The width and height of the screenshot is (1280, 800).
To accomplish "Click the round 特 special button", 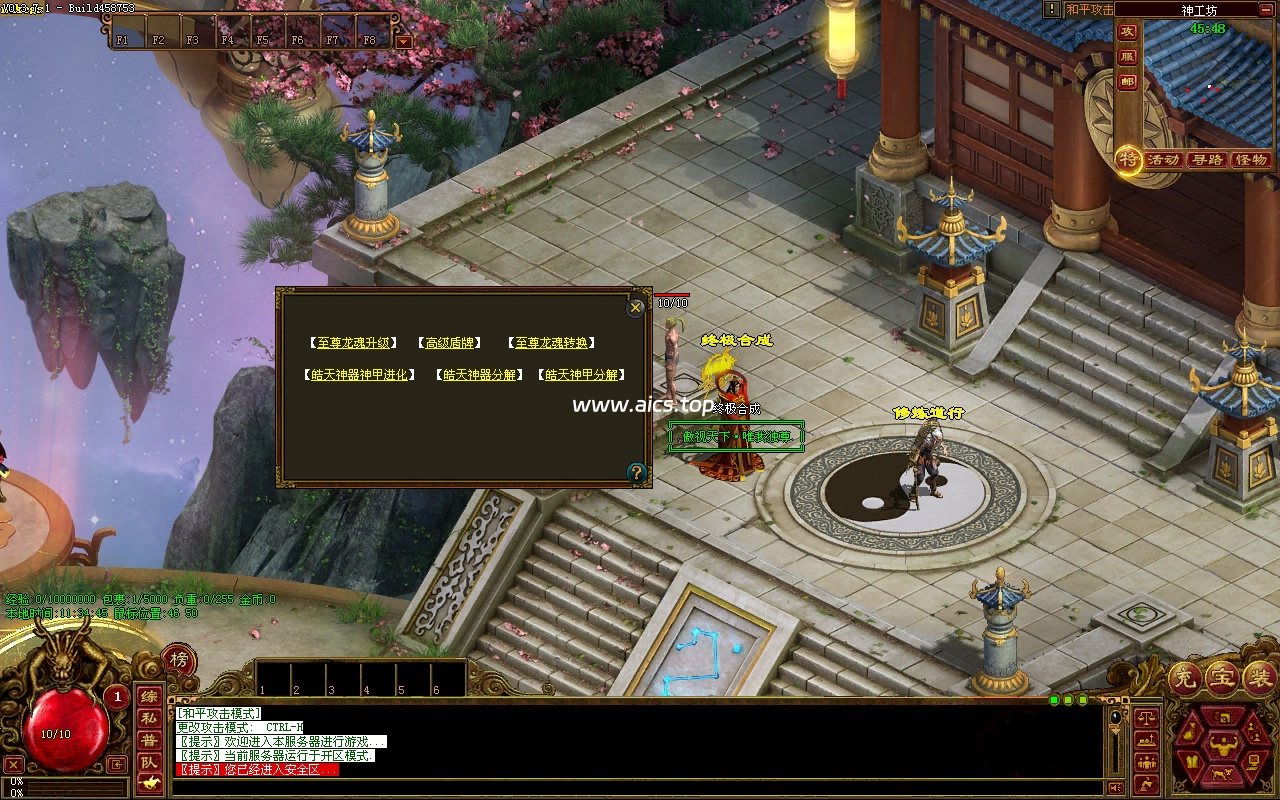I will coord(1129,159).
